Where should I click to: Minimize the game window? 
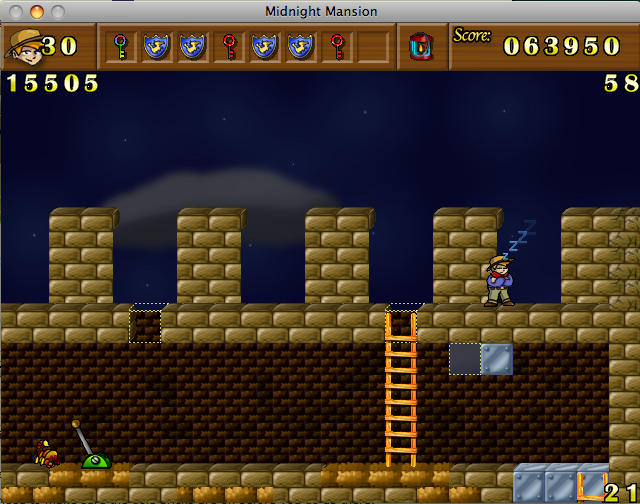pyautogui.click(x=37, y=11)
